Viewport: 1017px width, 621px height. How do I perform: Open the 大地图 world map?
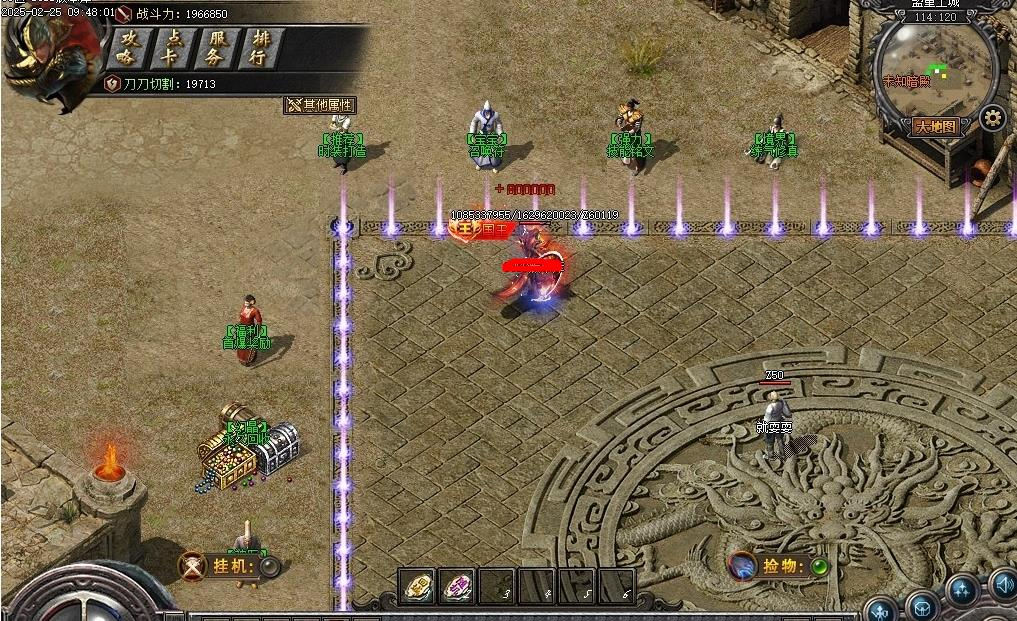(x=936, y=127)
